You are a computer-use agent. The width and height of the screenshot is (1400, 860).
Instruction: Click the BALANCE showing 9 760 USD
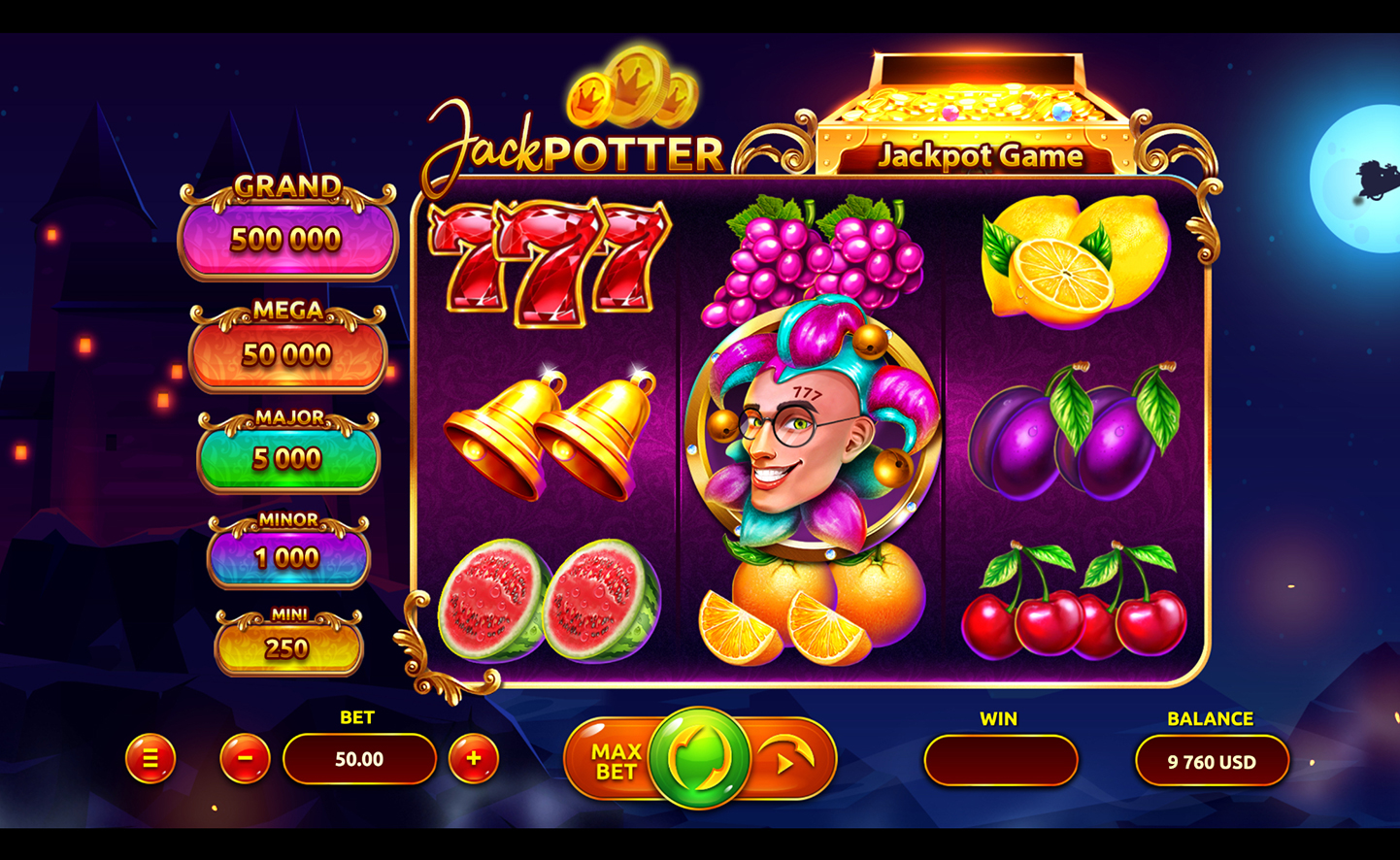tap(1211, 761)
